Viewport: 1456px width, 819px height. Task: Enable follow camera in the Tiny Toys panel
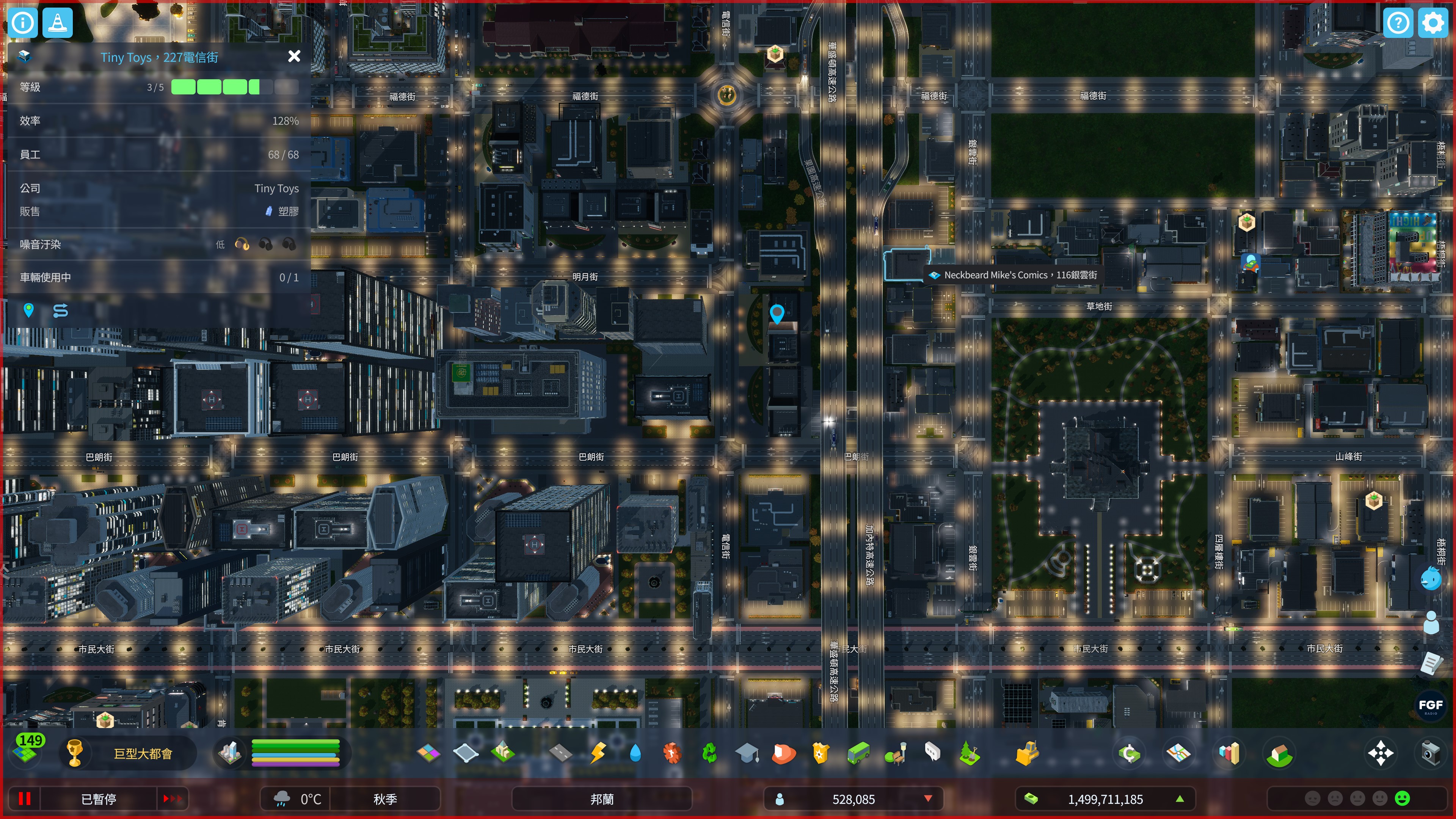coord(61,311)
